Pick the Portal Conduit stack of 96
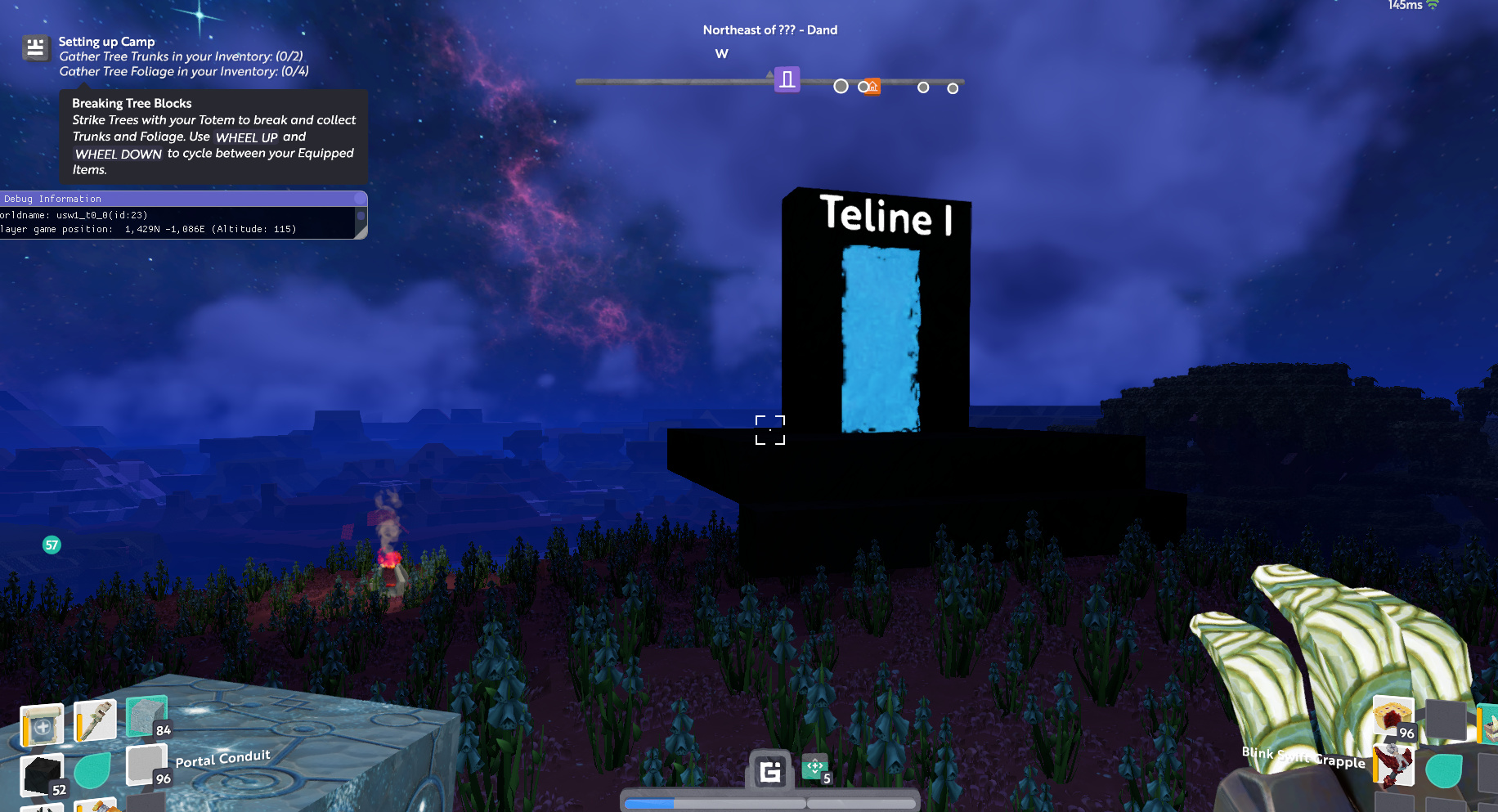Viewport: 1498px width, 812px height. 147,766
